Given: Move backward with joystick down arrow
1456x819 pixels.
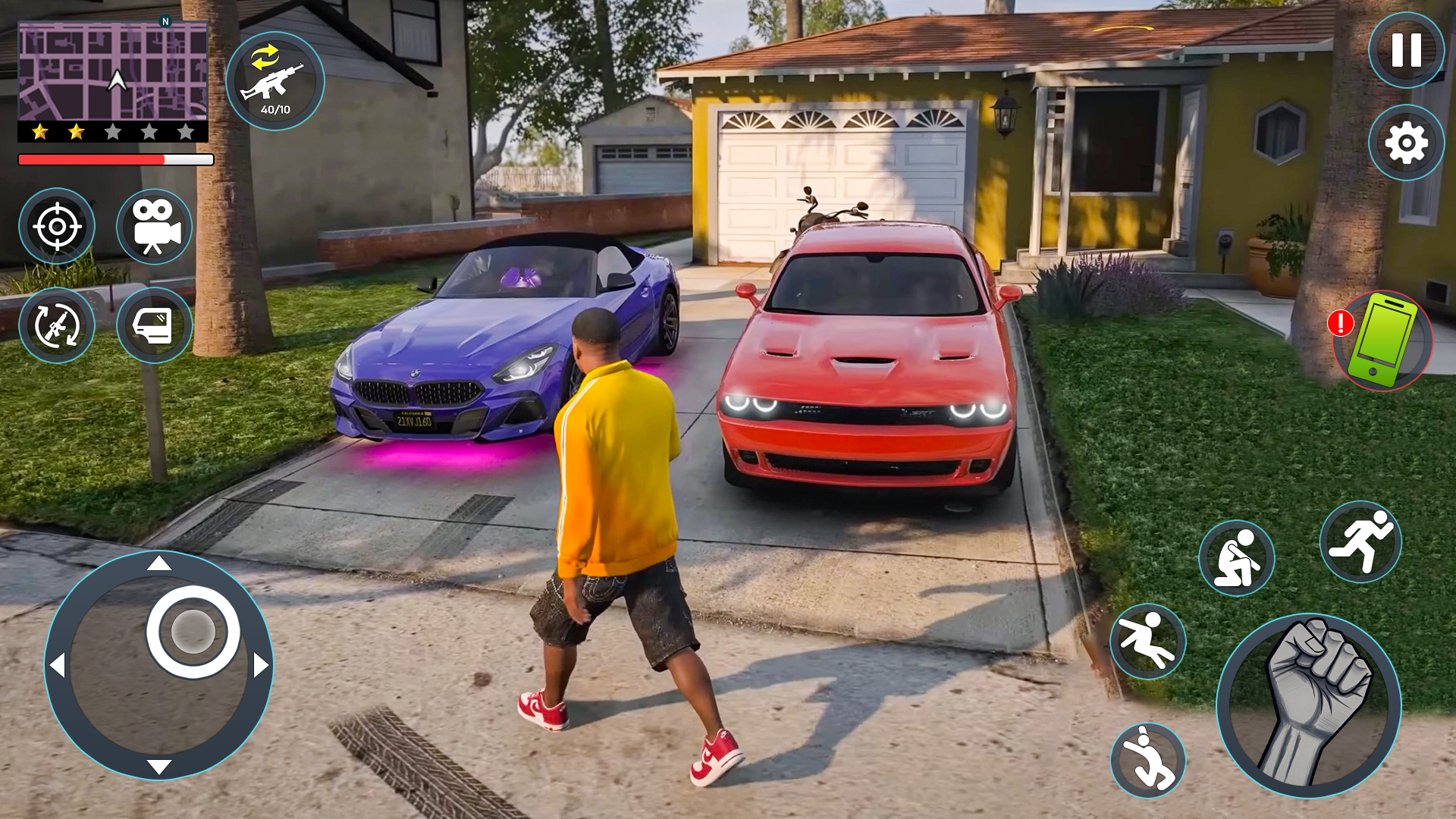Looking at the screenshot, I should (158, 767).
